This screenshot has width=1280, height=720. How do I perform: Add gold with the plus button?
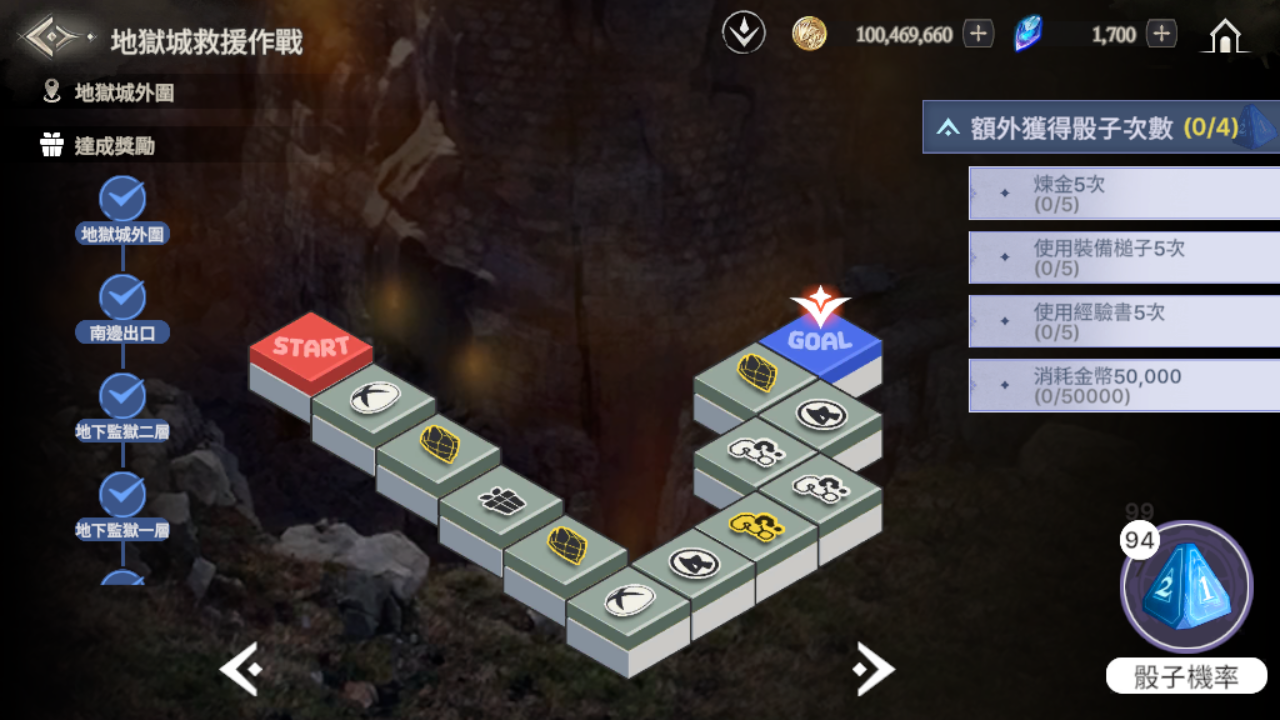978,34
